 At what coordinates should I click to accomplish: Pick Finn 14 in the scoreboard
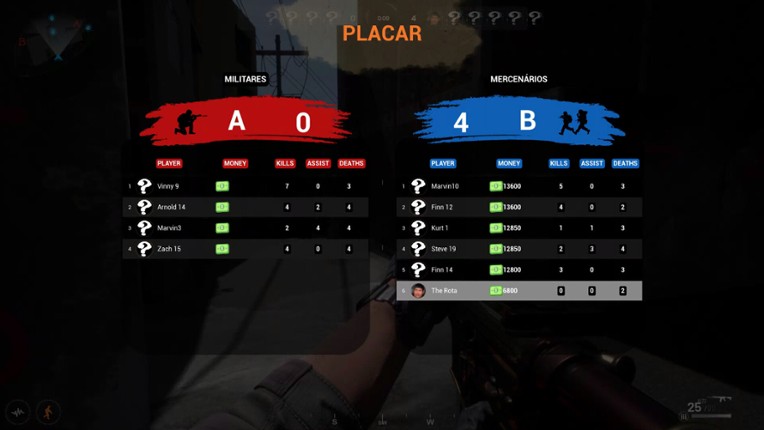click(x=520, y=270)
